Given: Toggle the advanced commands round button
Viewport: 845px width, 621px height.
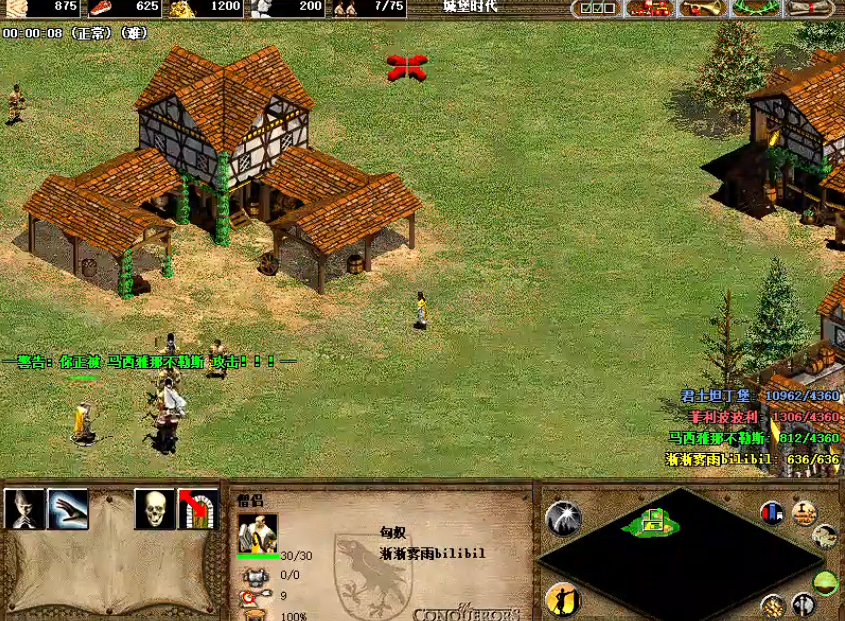Looking at the screenshot, I should (804, 513).
